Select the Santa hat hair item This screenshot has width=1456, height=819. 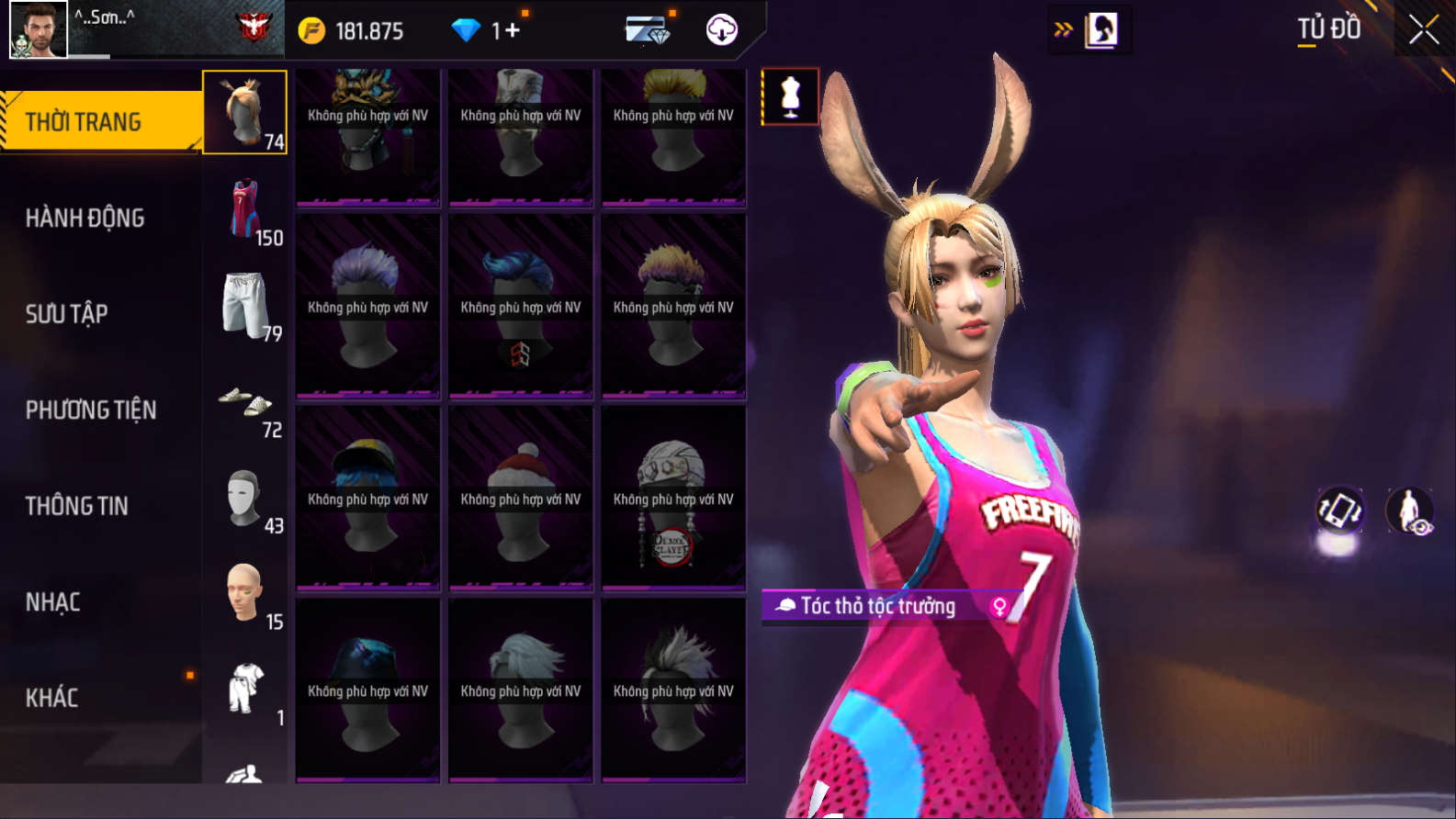point(520,499)
